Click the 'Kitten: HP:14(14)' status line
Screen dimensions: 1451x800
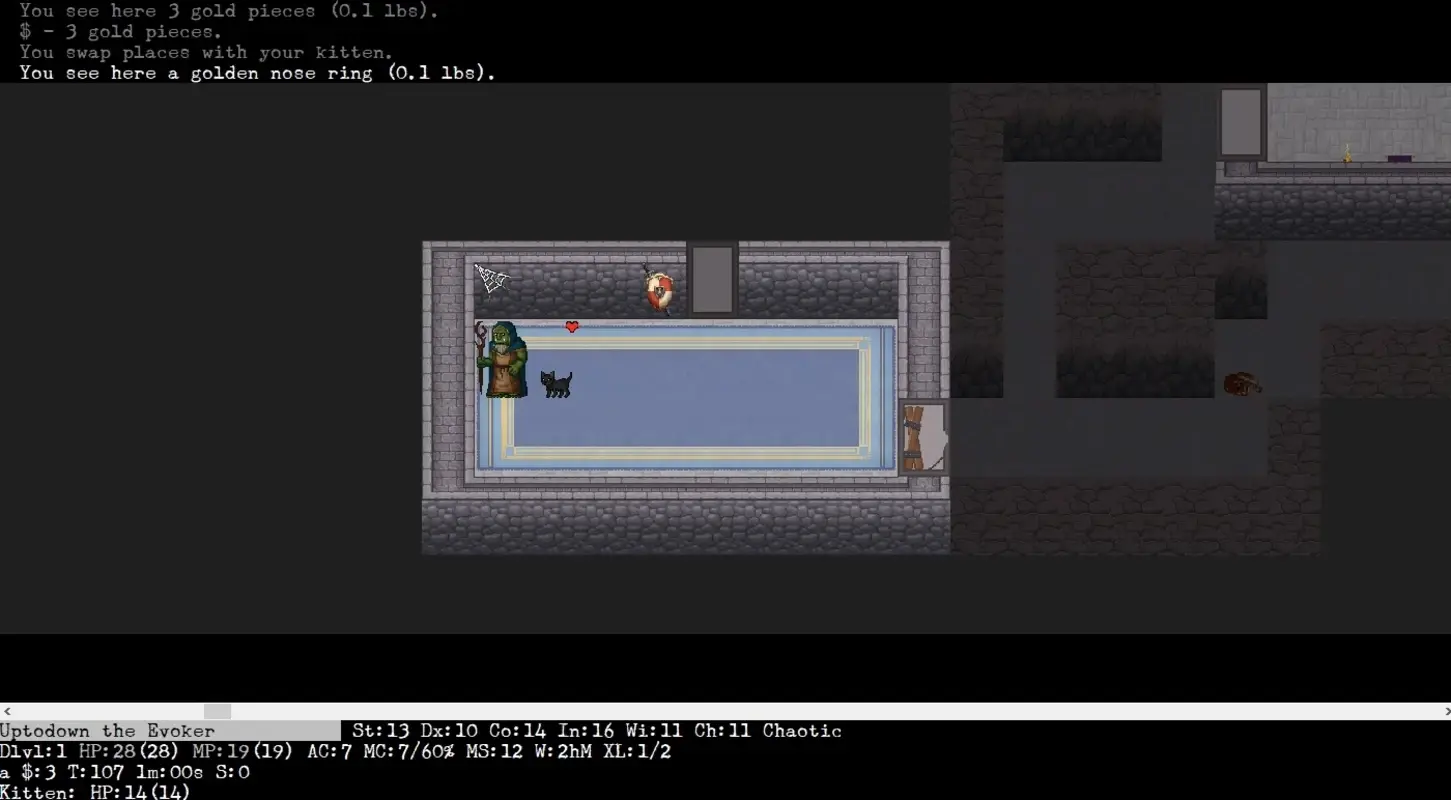95,793
